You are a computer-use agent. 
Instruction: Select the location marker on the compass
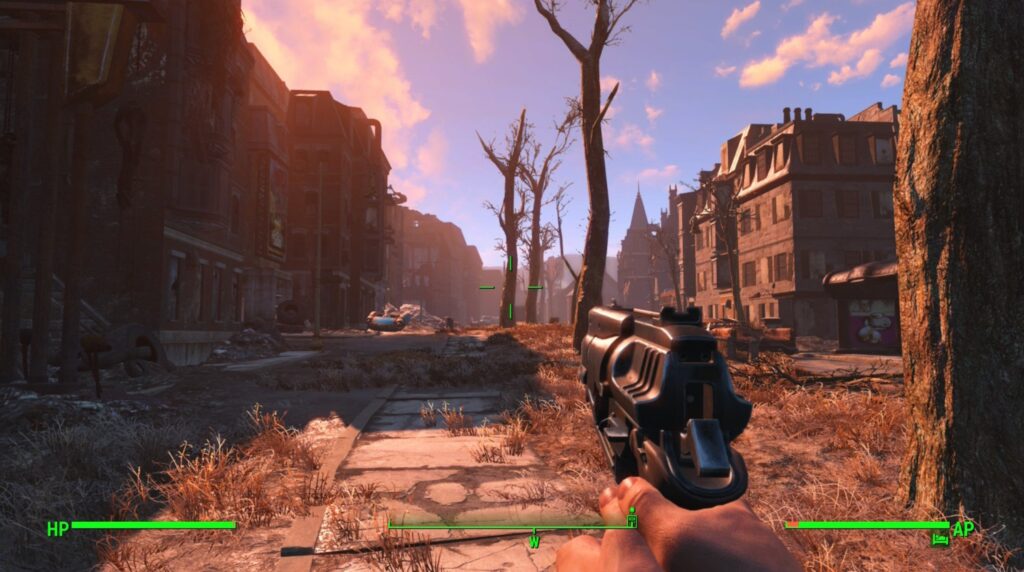631,518
